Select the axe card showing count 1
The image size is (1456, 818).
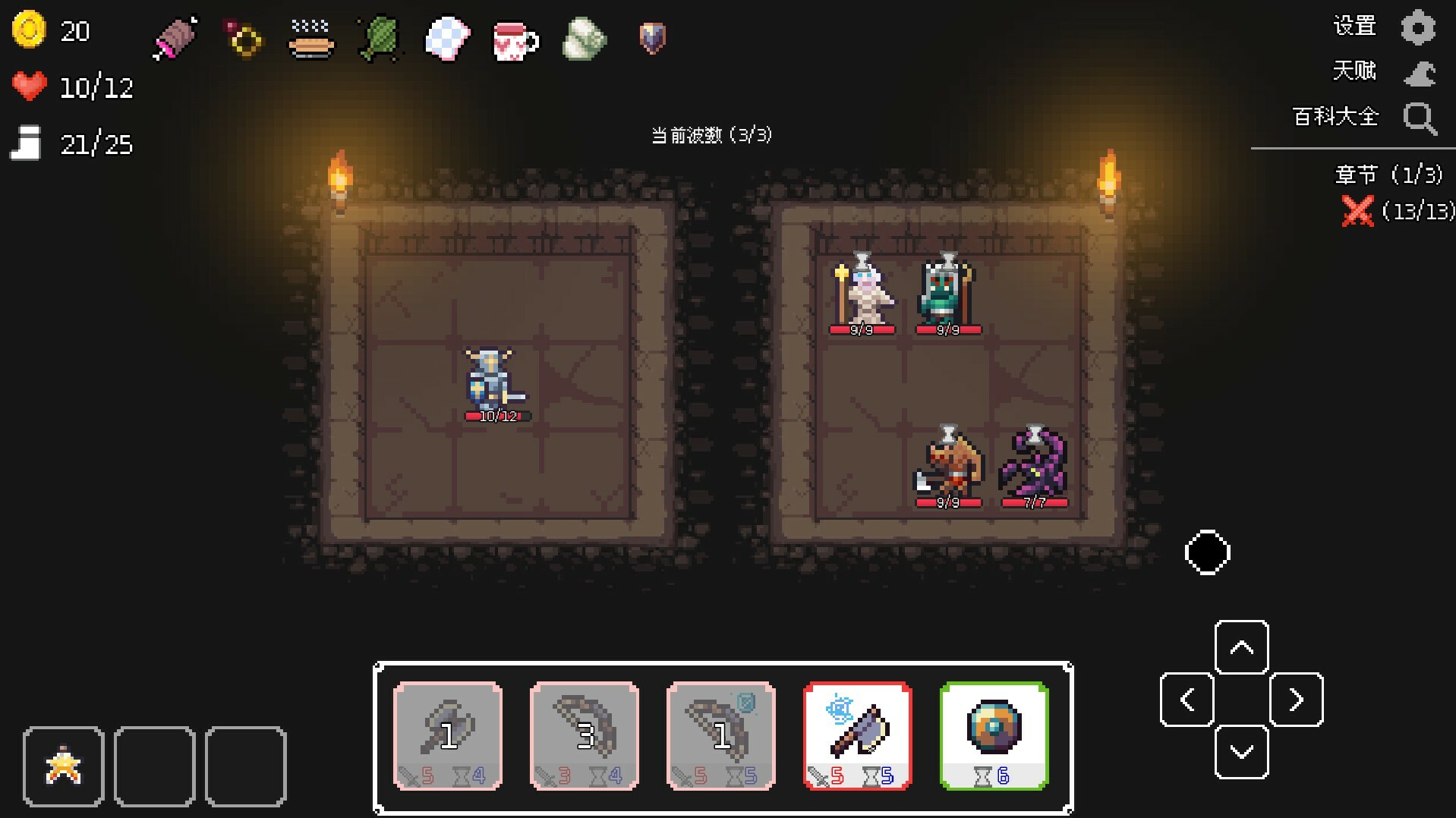click(x=446, y=736)
